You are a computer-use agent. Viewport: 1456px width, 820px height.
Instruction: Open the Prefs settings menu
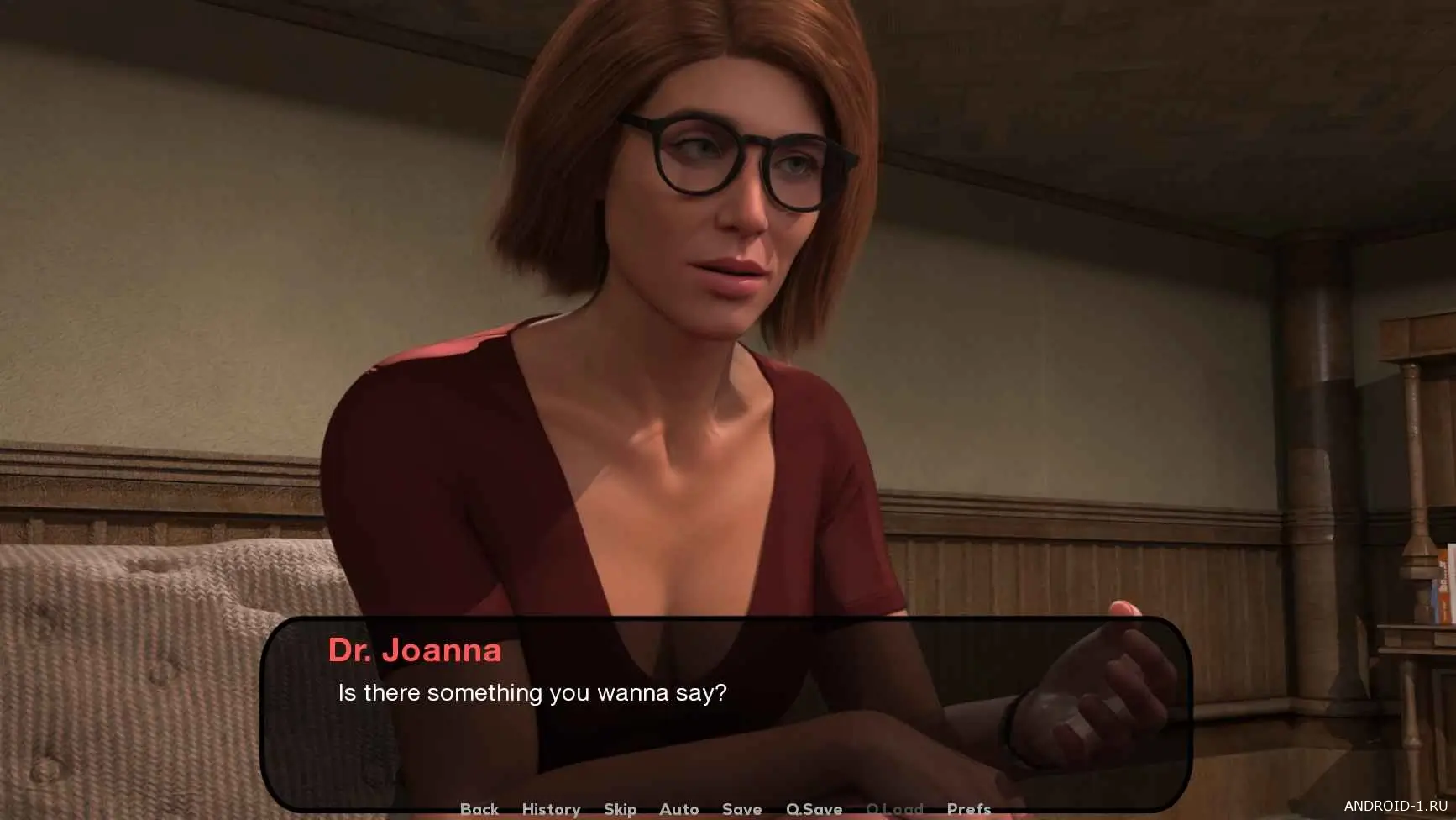(968, 809)
